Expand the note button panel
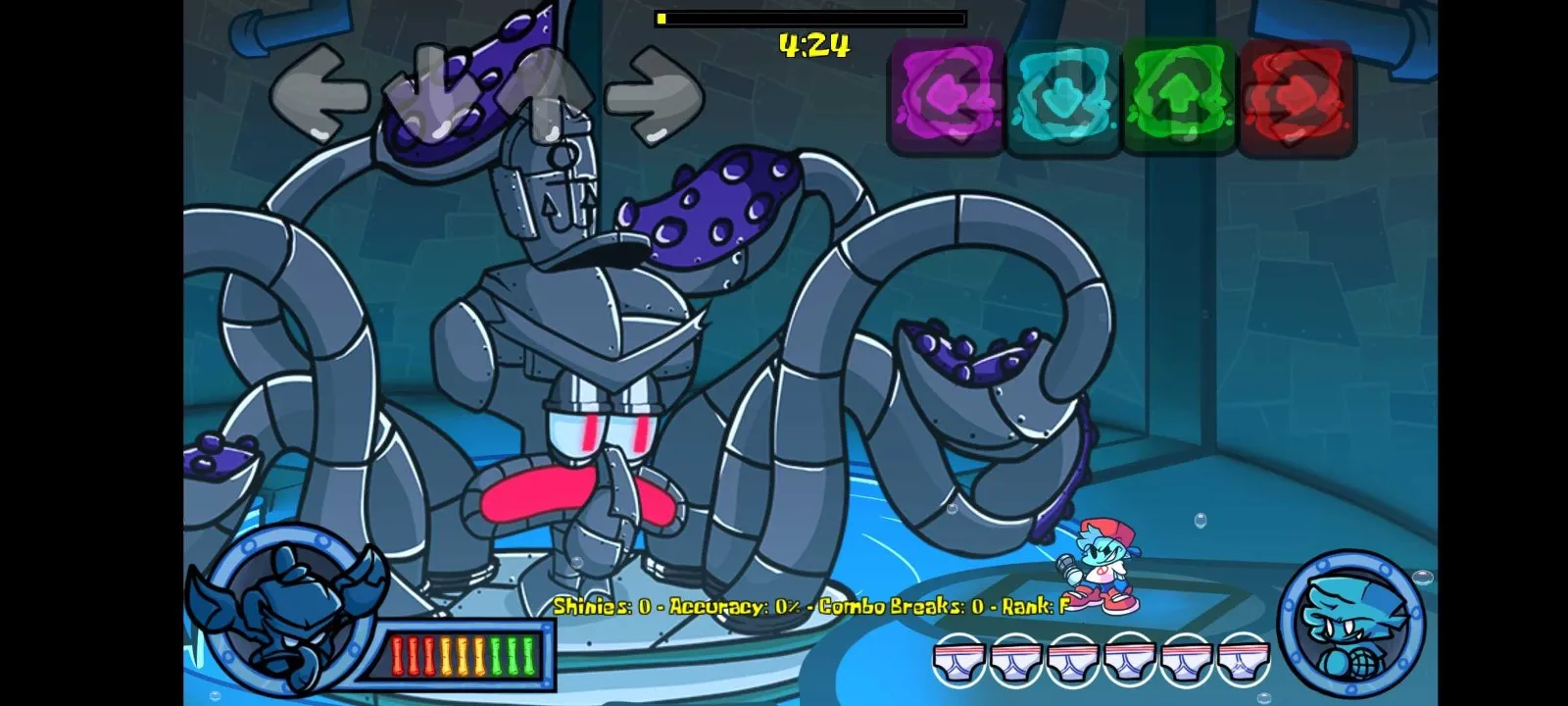The image size is (1568, 706). point(1120,95)
